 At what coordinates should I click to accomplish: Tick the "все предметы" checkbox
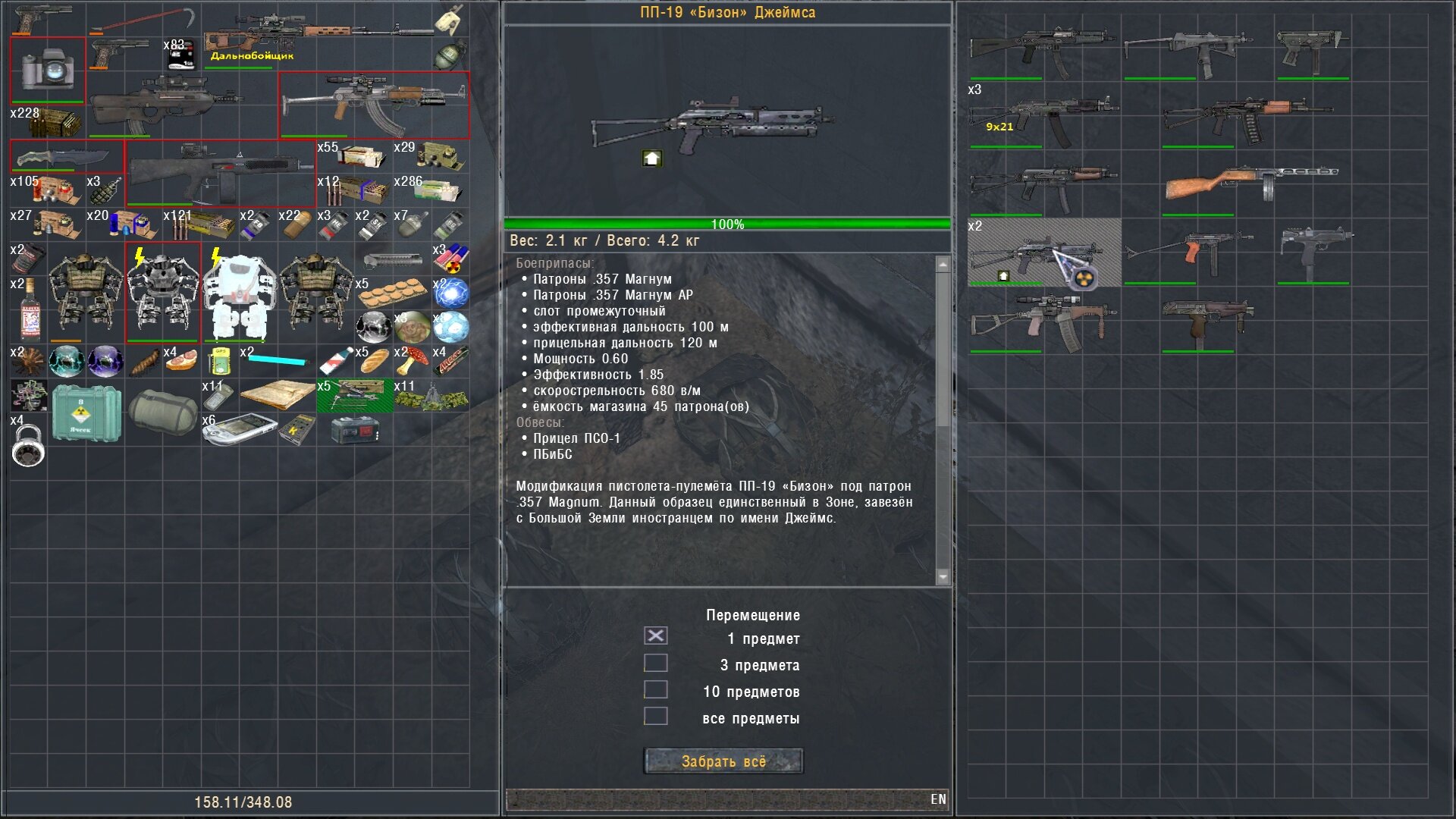656,717
